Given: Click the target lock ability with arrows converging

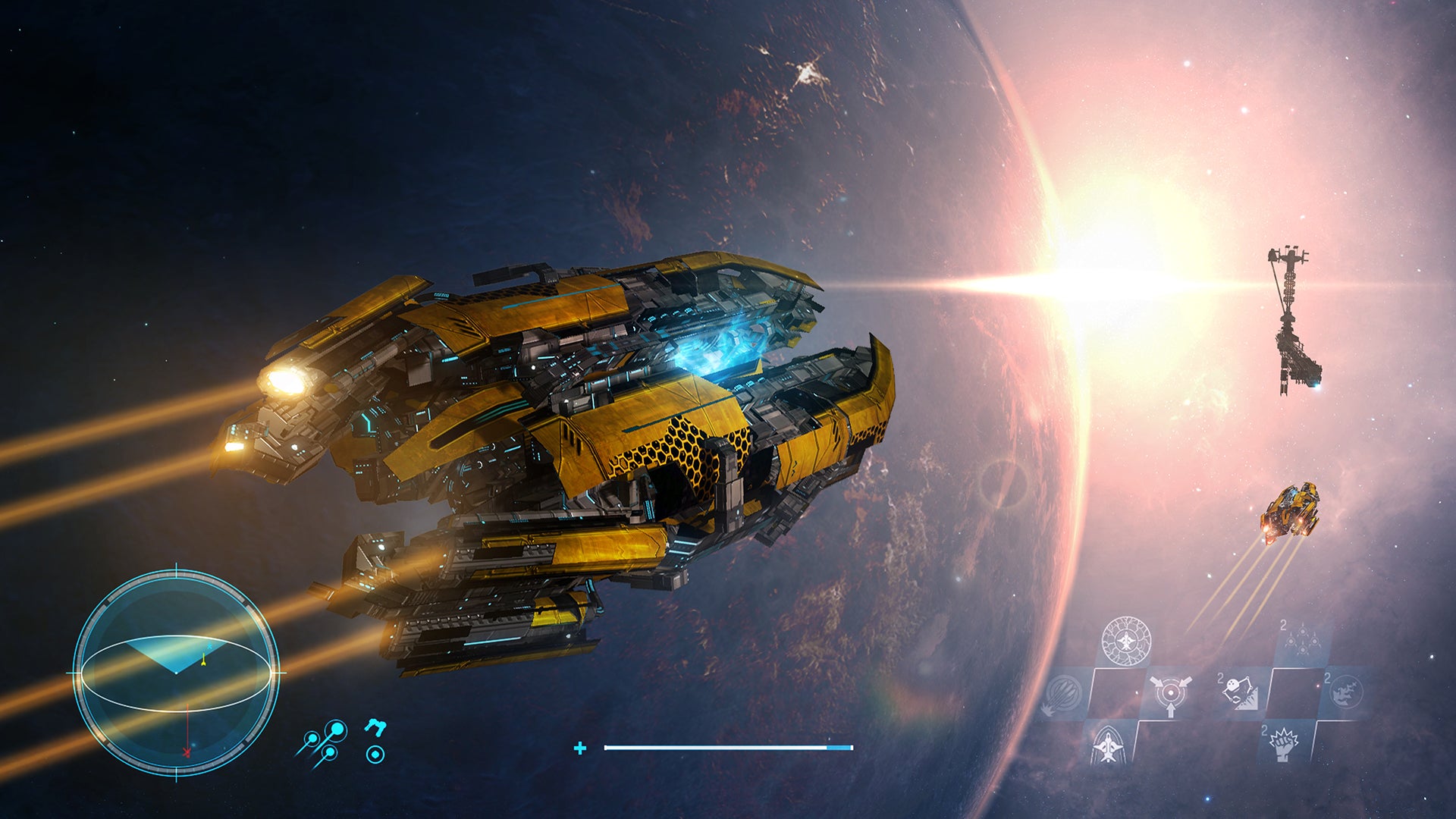Looking at the screenshot, I should [x=1170, y=695].
